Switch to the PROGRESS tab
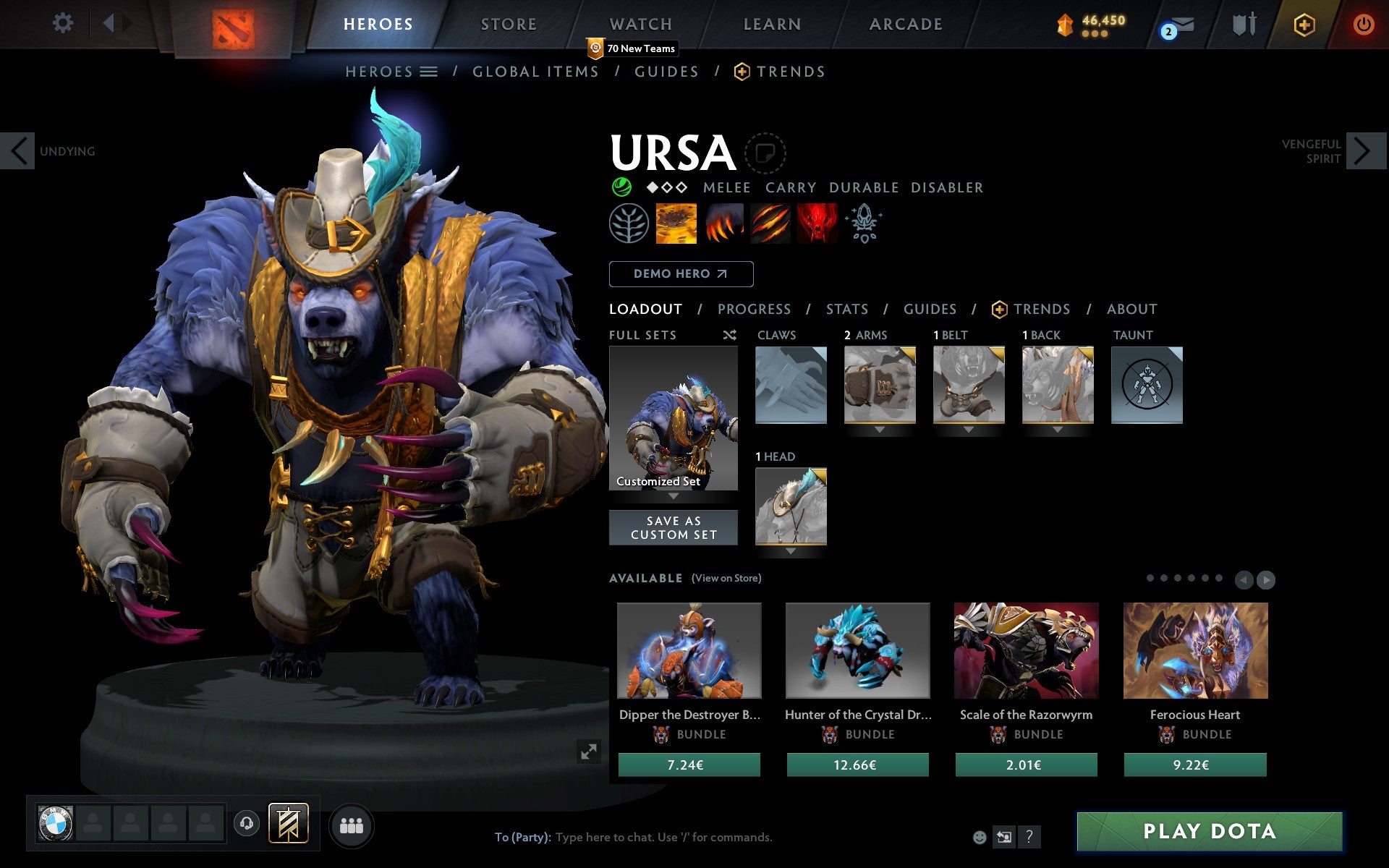 coord(754,309)
